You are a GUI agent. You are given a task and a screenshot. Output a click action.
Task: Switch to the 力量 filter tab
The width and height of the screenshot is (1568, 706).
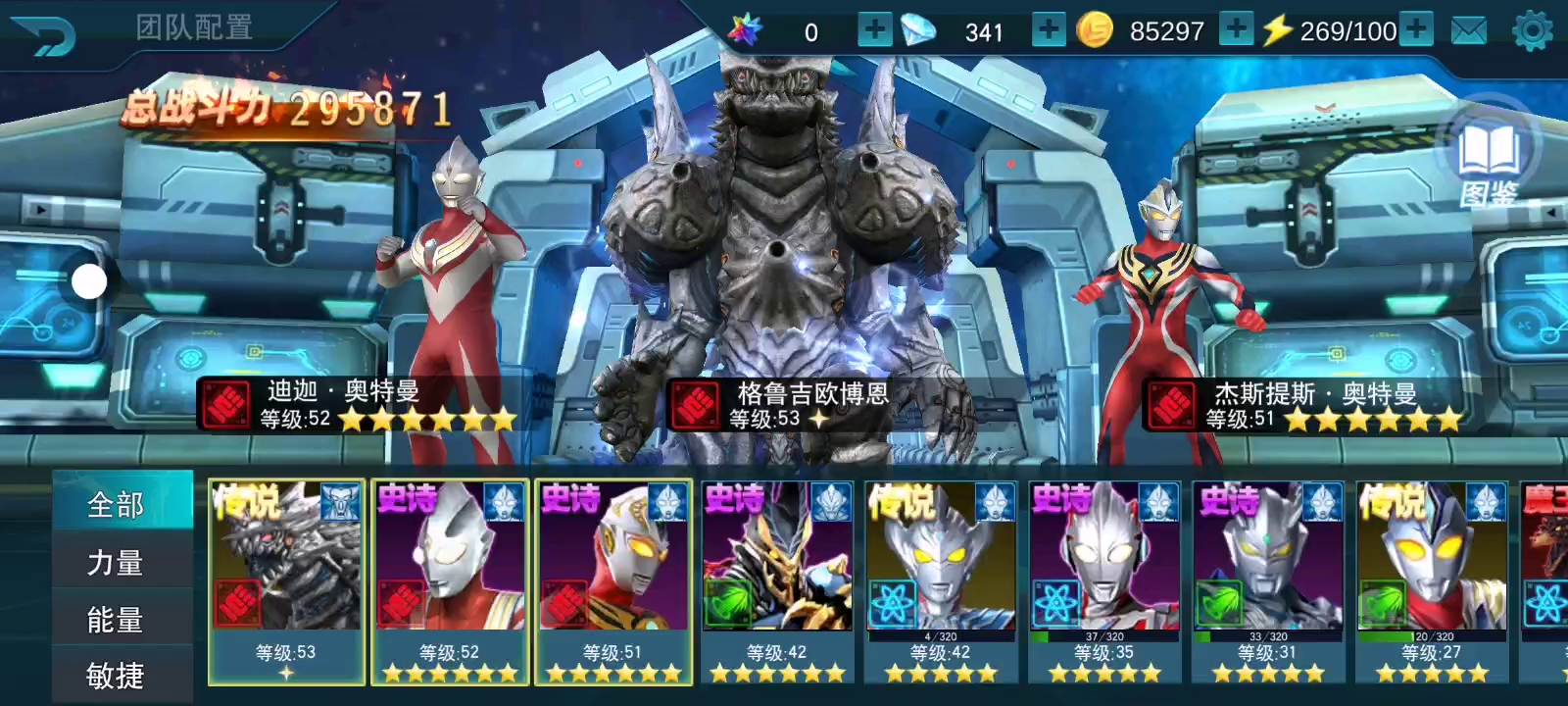[x=117, y=563]
